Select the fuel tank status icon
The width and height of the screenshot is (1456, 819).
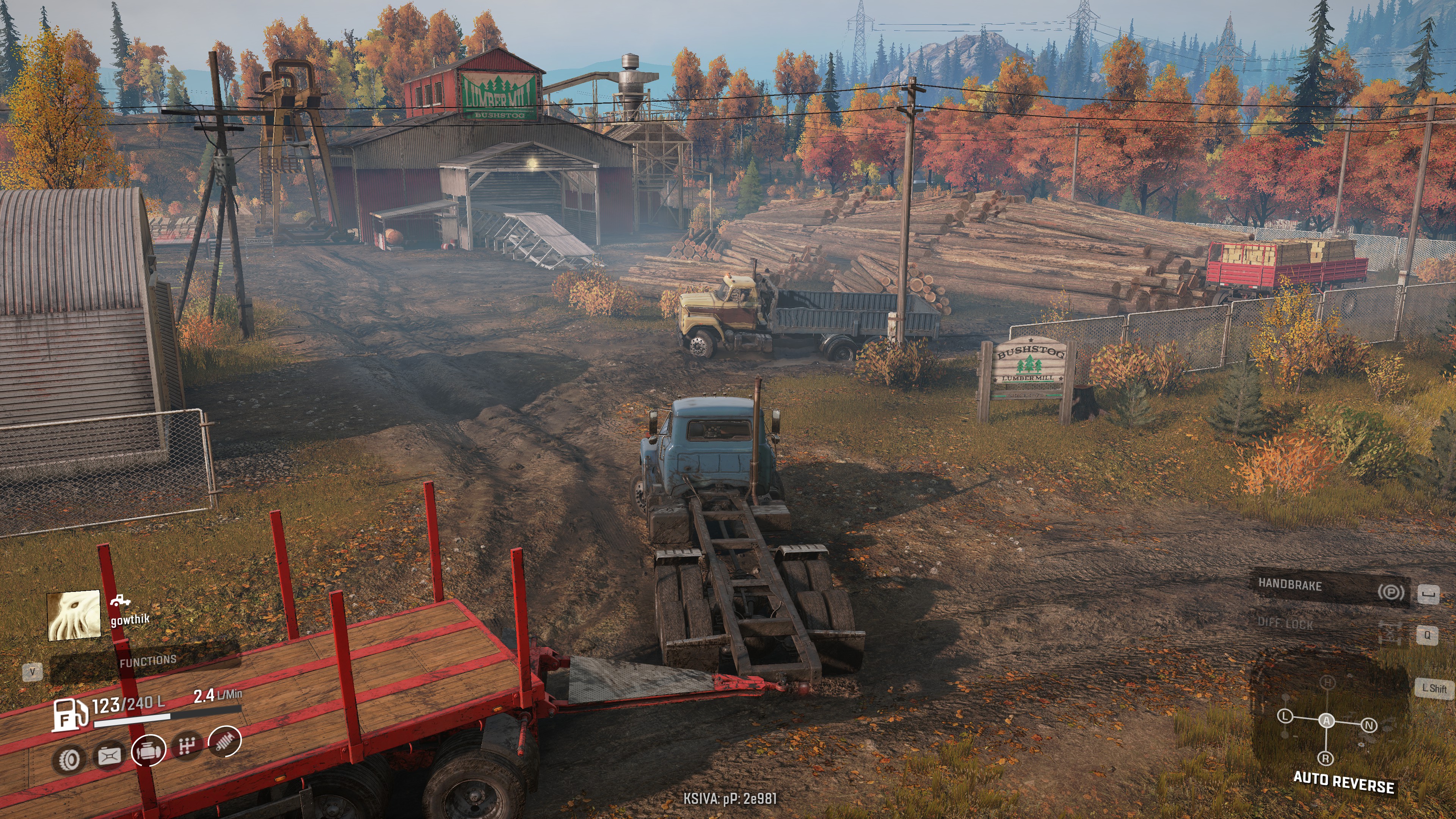pos(110,756)
